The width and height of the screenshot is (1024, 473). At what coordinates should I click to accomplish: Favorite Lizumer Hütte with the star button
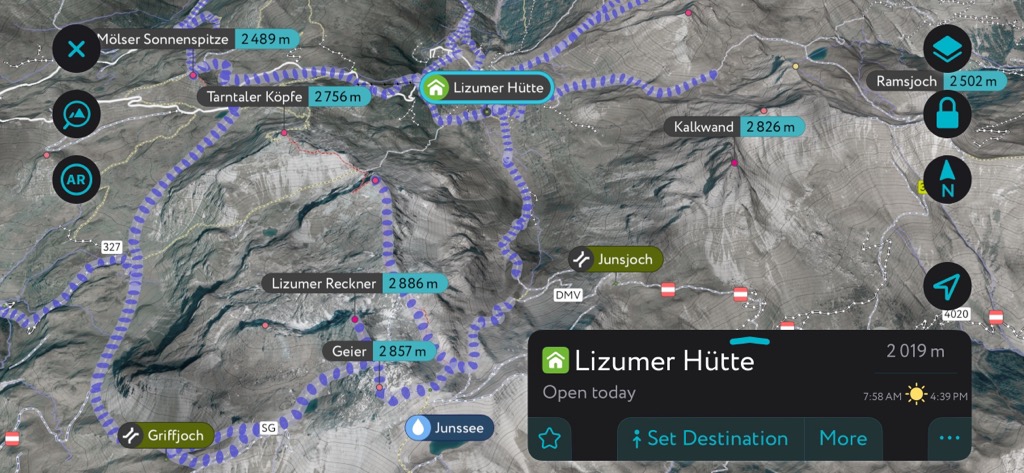point(550,438)
